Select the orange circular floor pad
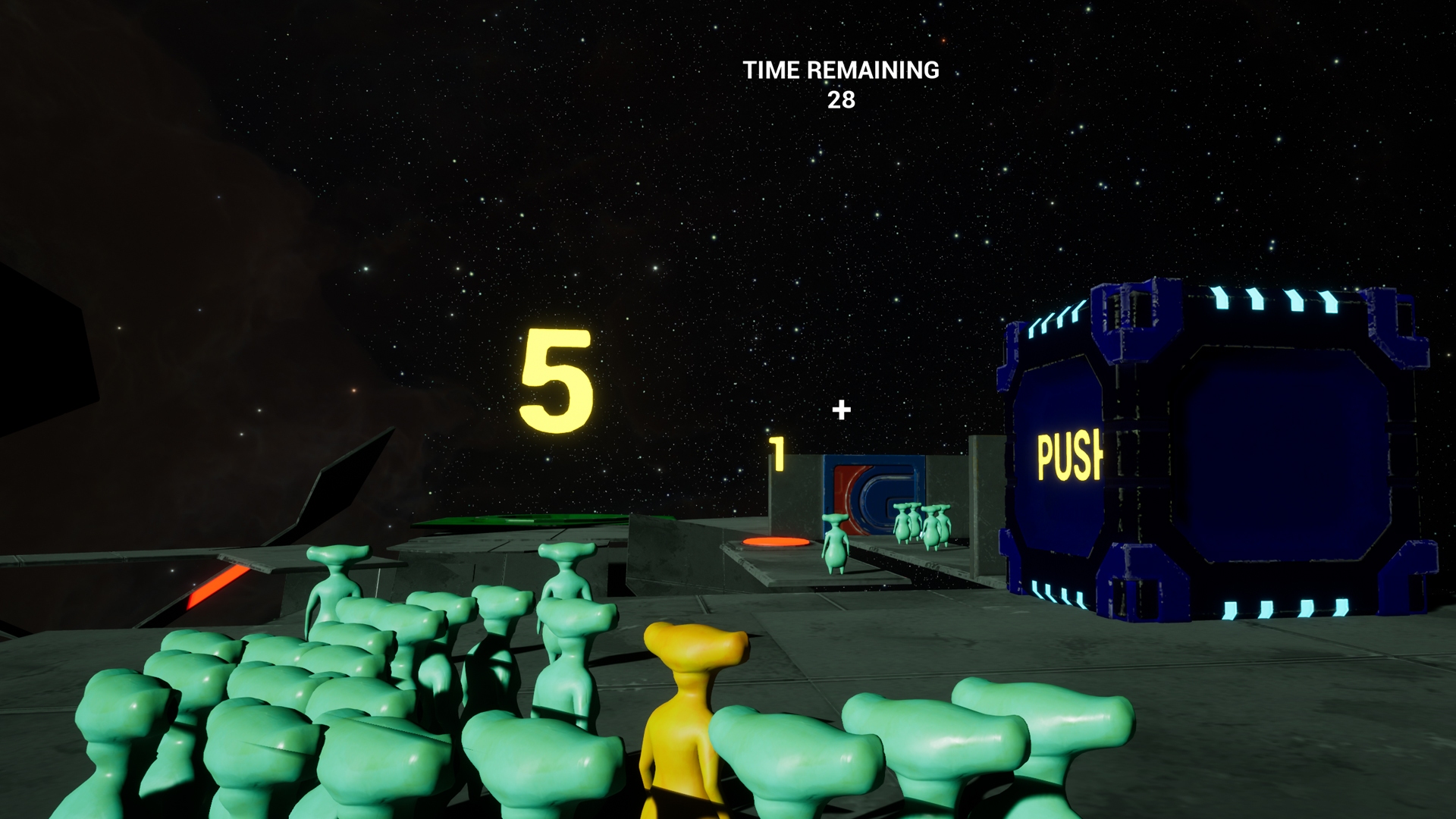1456x819 pixels. pyautogui.click(x=774, y=542)
